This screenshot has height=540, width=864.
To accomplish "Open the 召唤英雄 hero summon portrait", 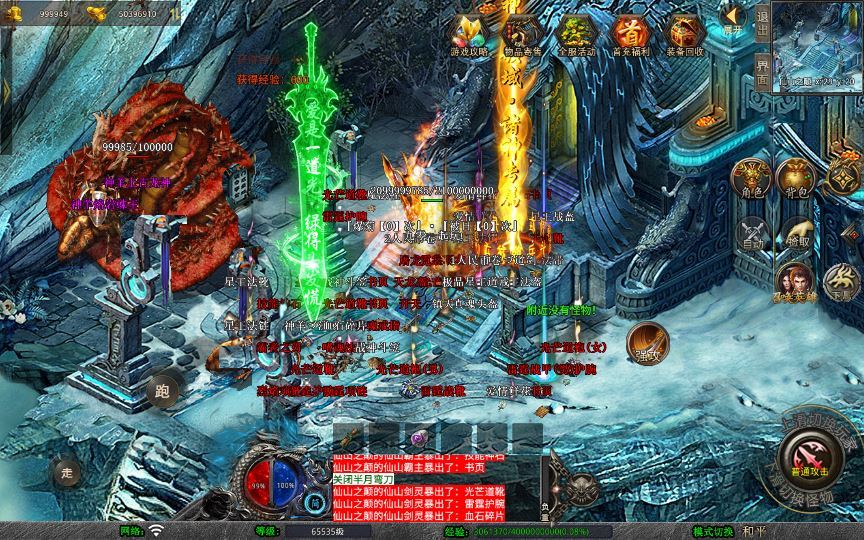I will (795, 283).
